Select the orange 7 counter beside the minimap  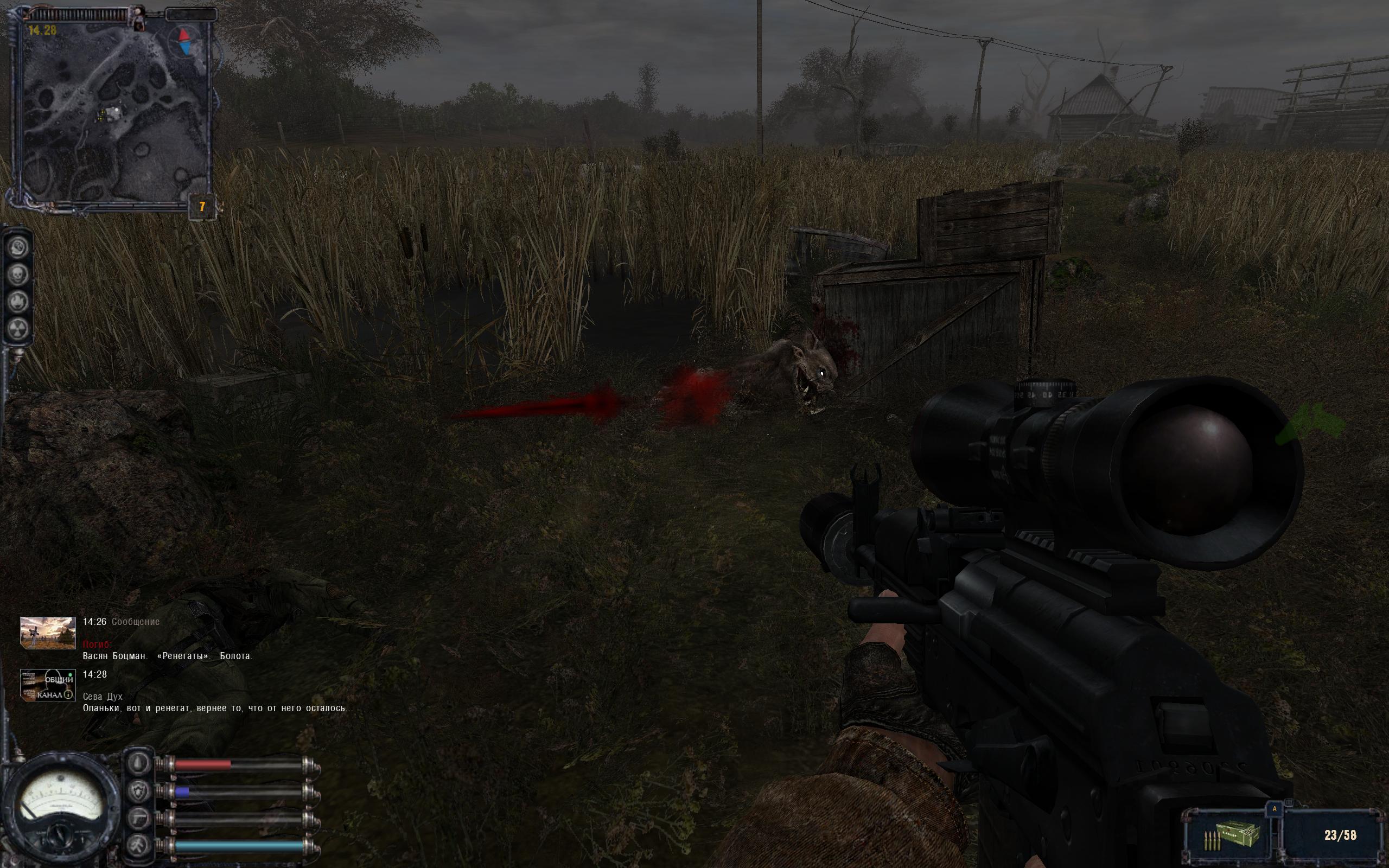pos(202,207)
